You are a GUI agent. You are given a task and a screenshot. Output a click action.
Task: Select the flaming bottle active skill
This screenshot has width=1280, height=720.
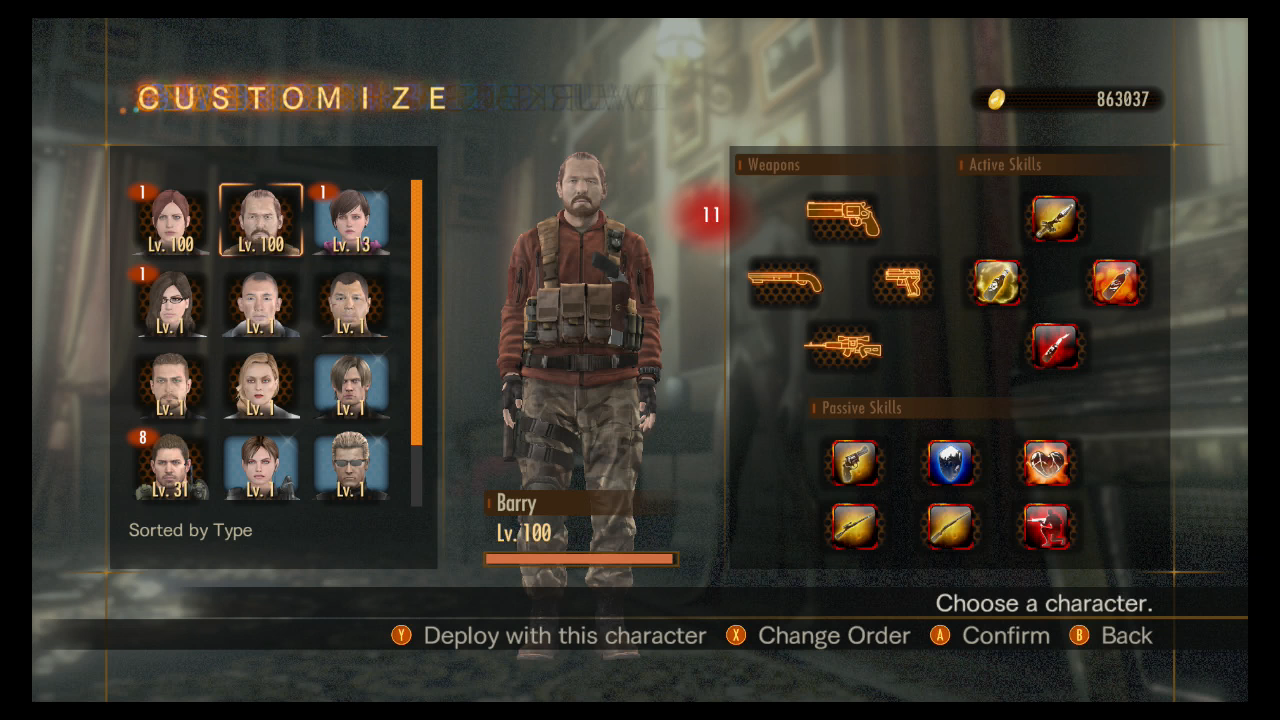coord(1116,283)
